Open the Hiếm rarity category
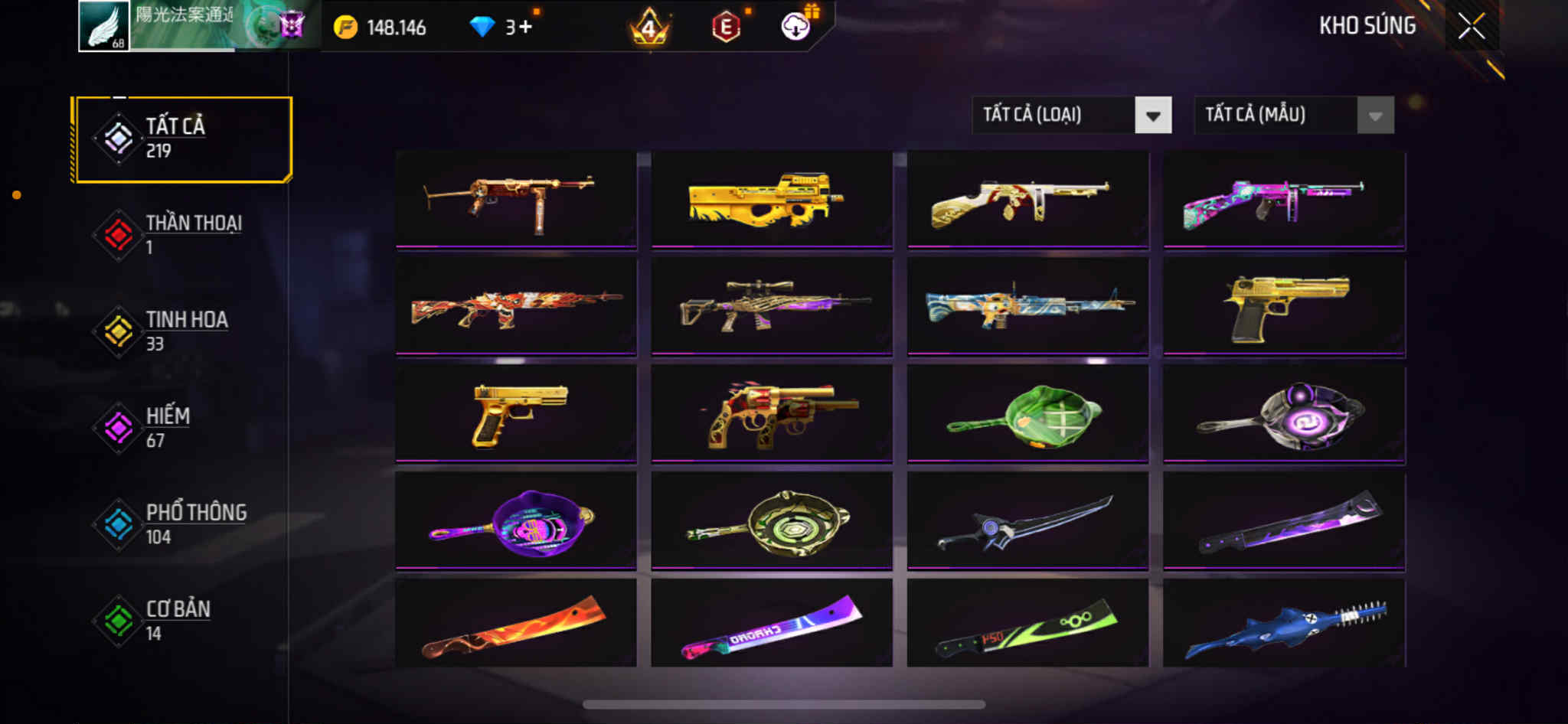The width and height of the screenshot is (1568, 724). point(182,428)
